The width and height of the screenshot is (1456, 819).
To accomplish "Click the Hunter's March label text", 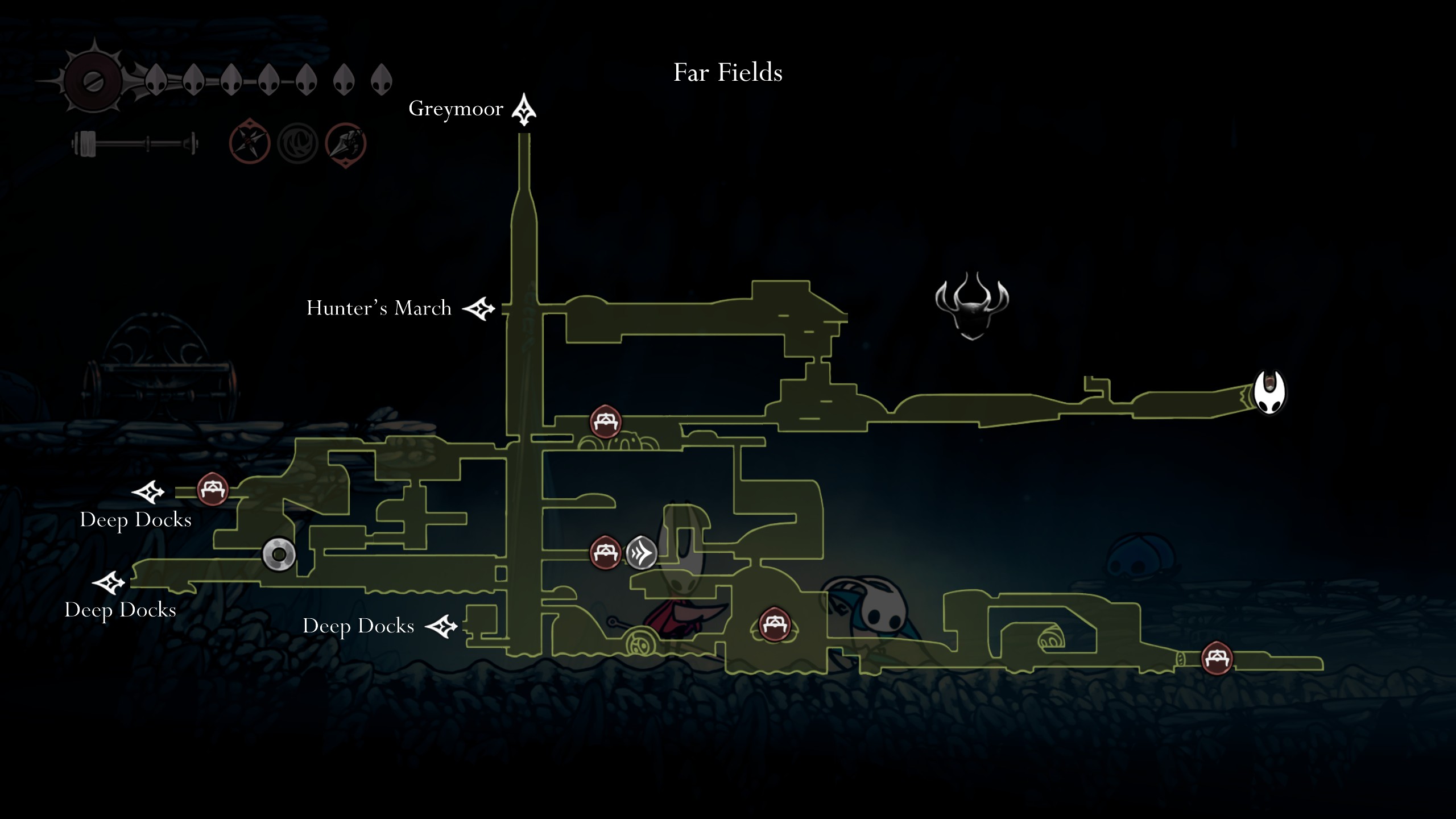I will coord(378,308).
